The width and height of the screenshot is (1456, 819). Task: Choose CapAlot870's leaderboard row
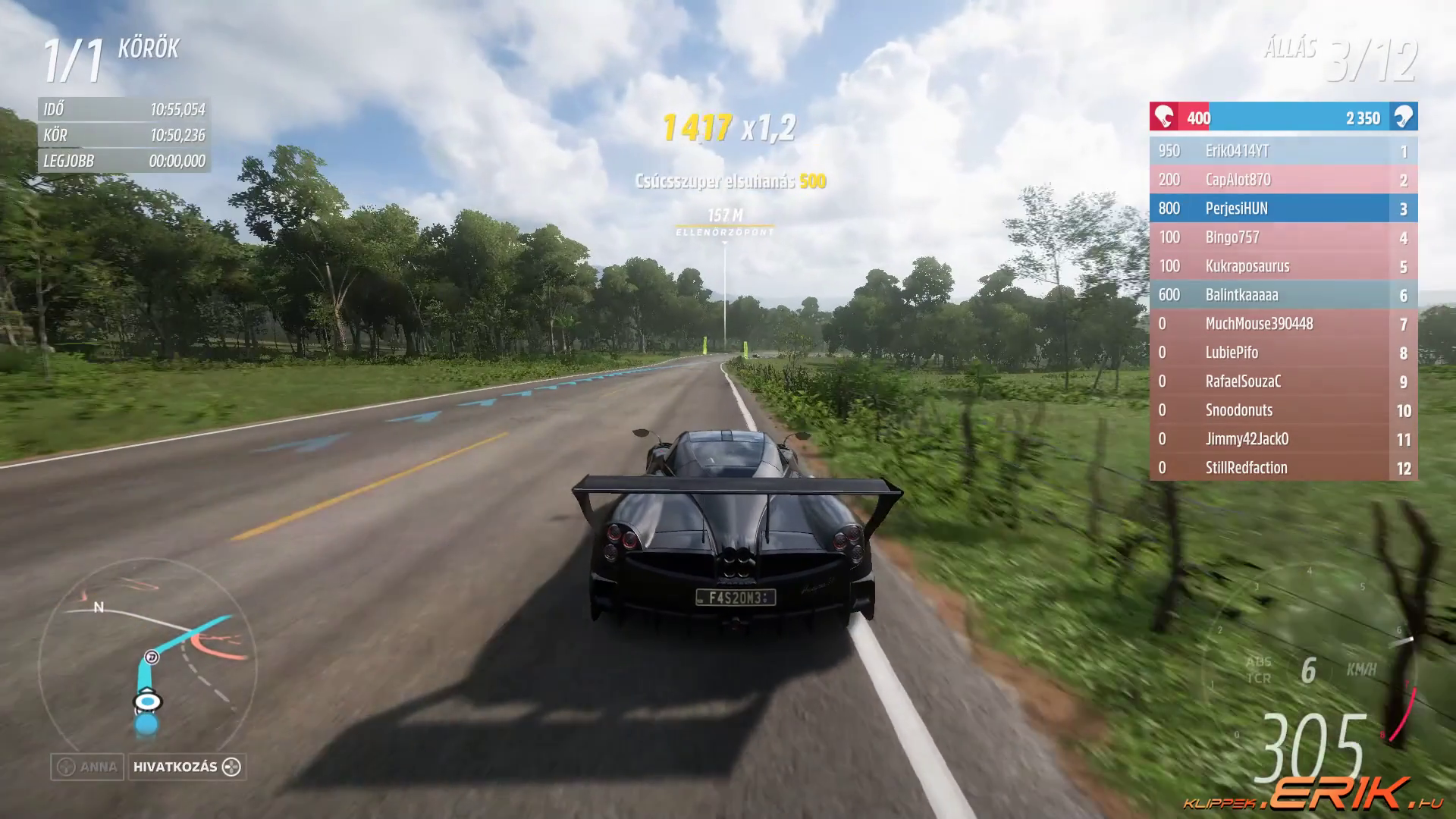[1283, 180]
